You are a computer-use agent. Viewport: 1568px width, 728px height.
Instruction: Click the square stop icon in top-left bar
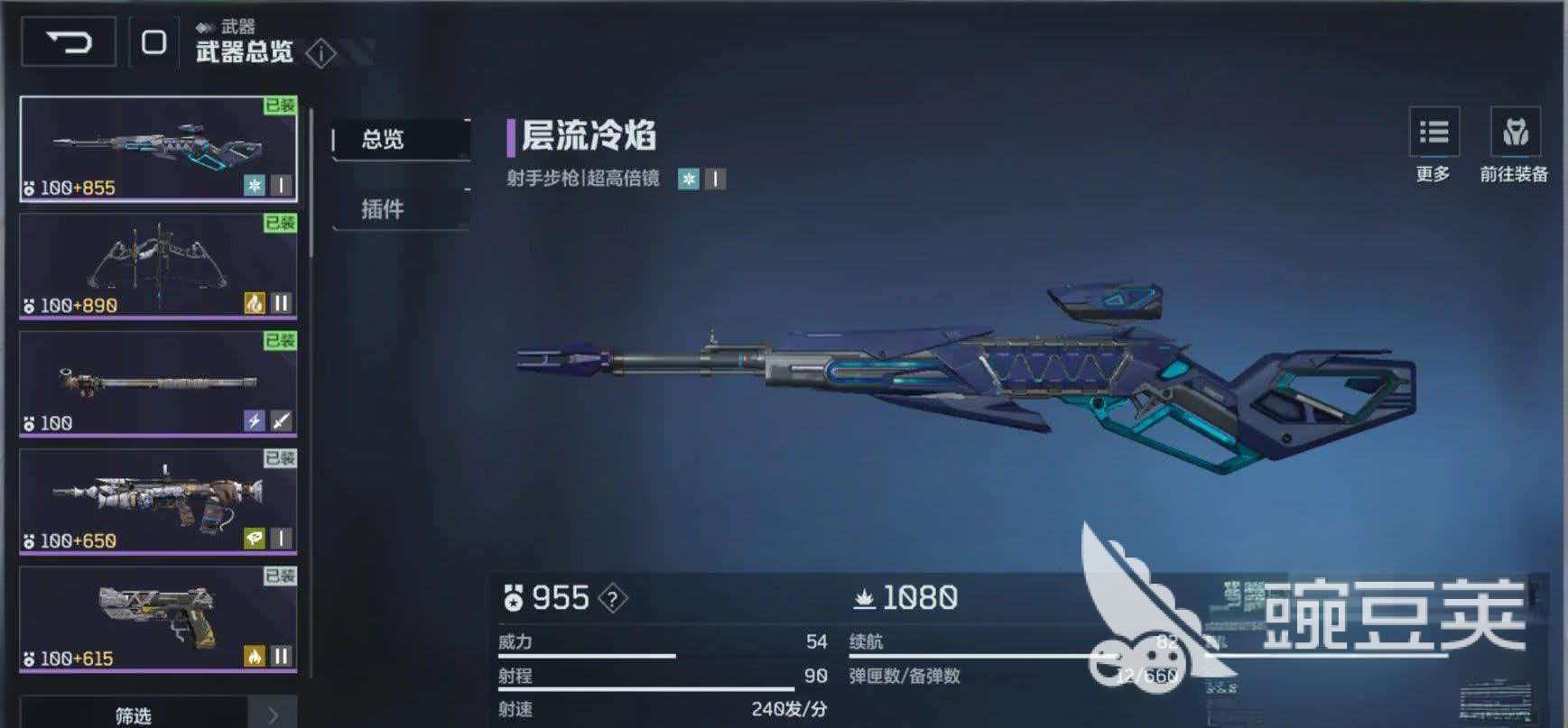(155, 42)
